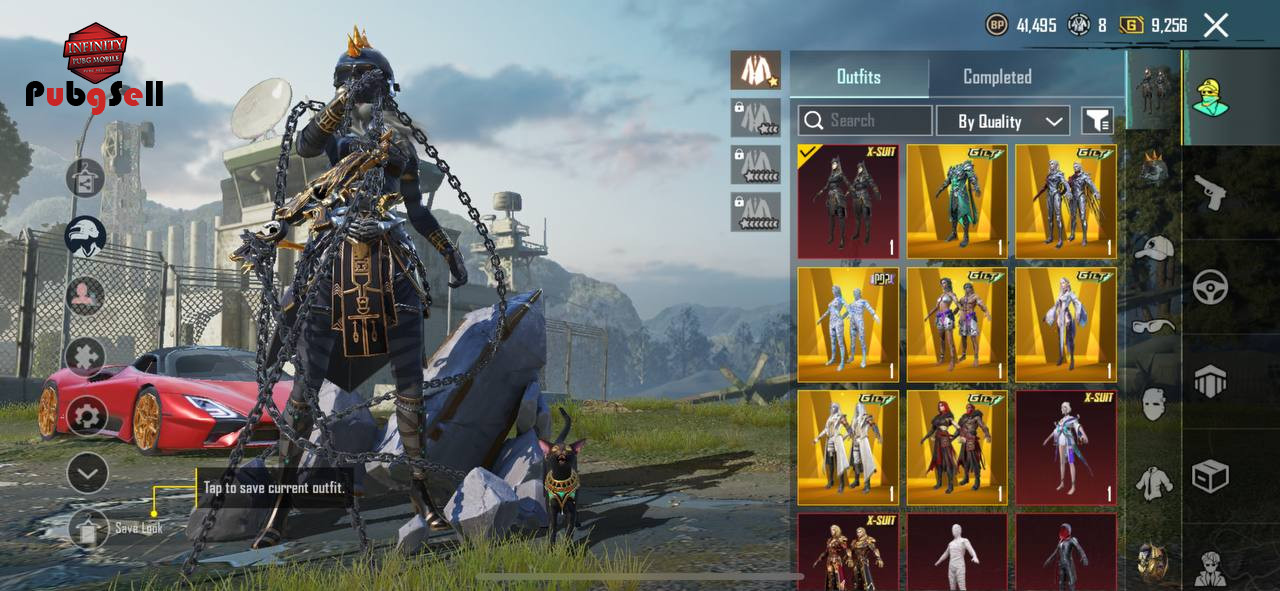
Task: Click the outfit Search field
Action: pyautogui.click(x=865, y=121)
